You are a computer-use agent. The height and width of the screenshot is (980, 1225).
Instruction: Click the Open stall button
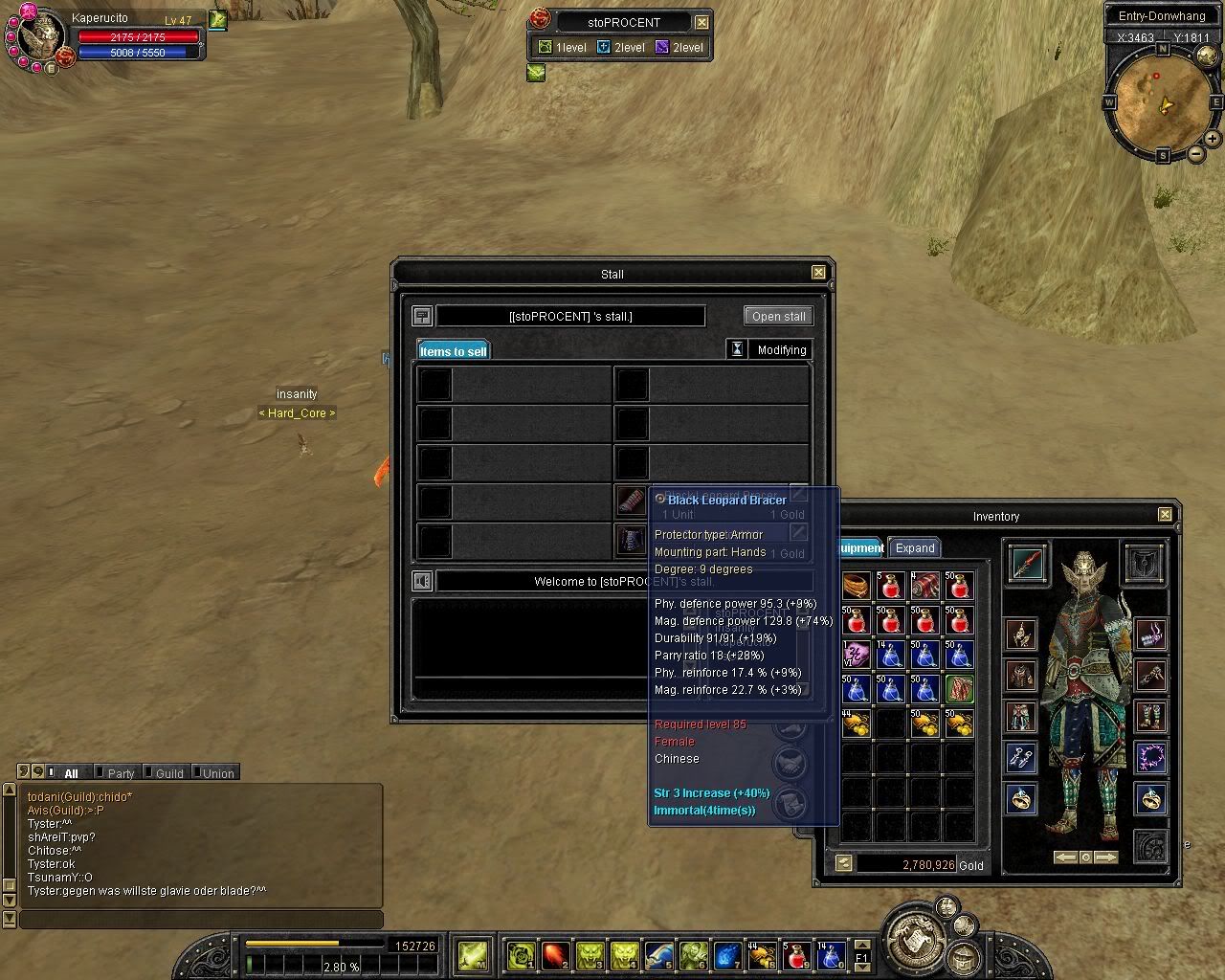coord(778,317)
